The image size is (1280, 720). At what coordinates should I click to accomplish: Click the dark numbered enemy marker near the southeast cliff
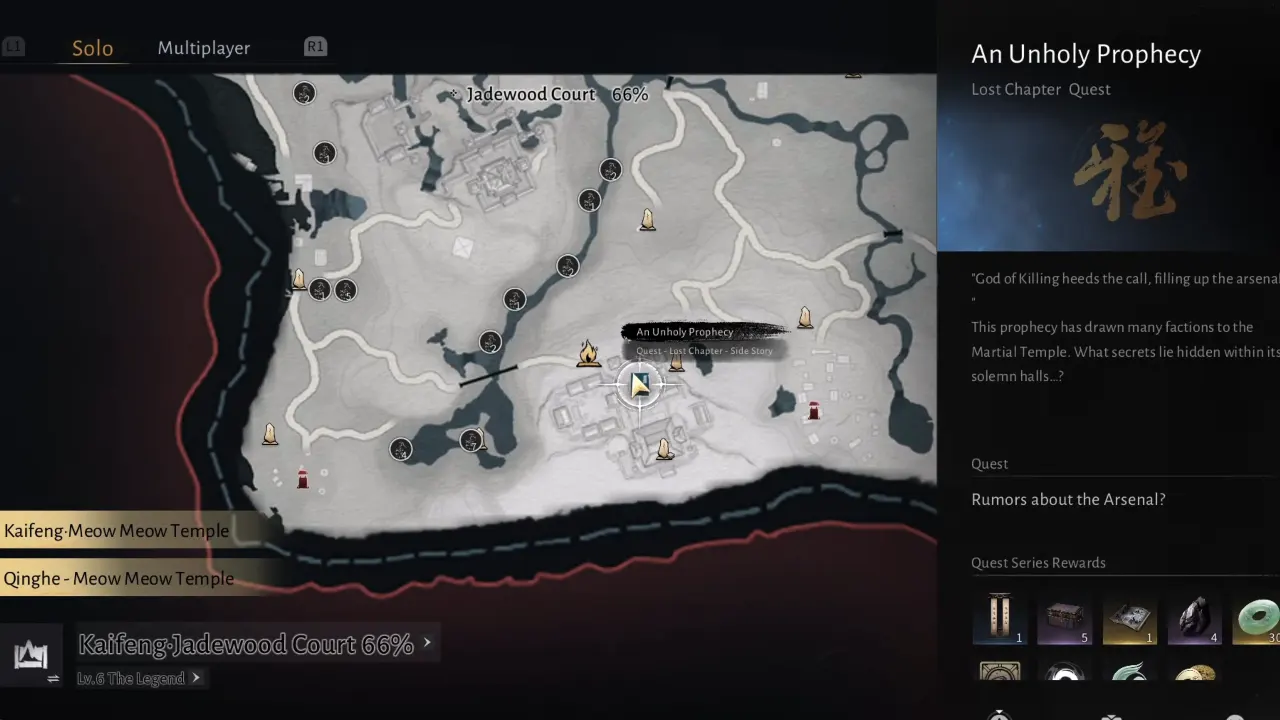coord(473,440)
